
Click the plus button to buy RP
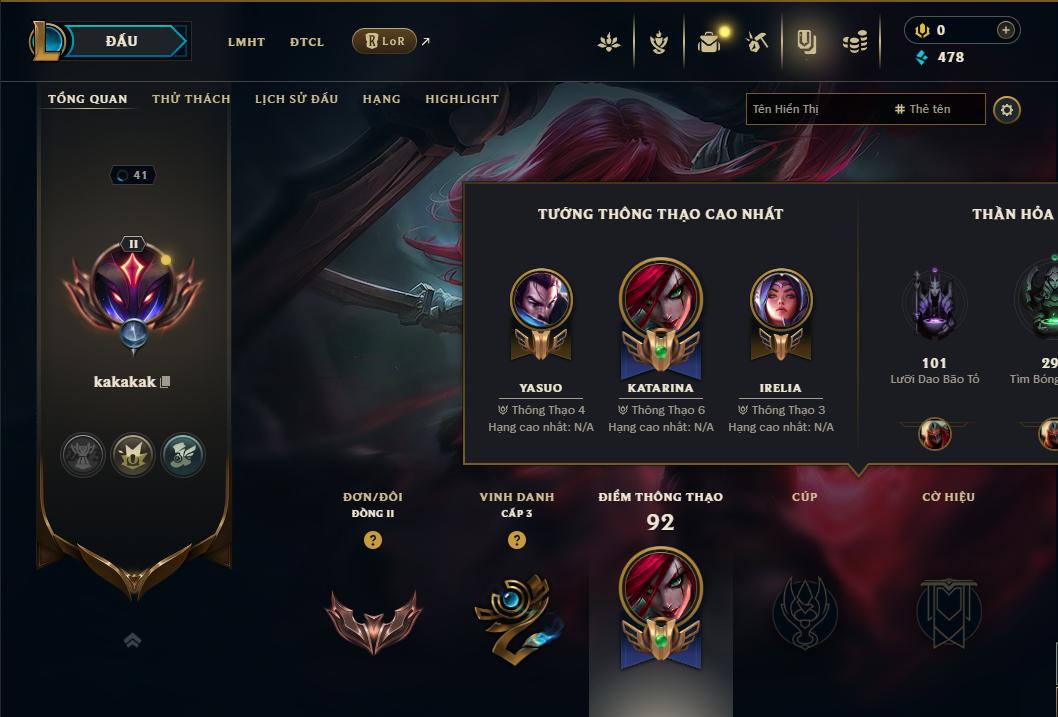1006,31
